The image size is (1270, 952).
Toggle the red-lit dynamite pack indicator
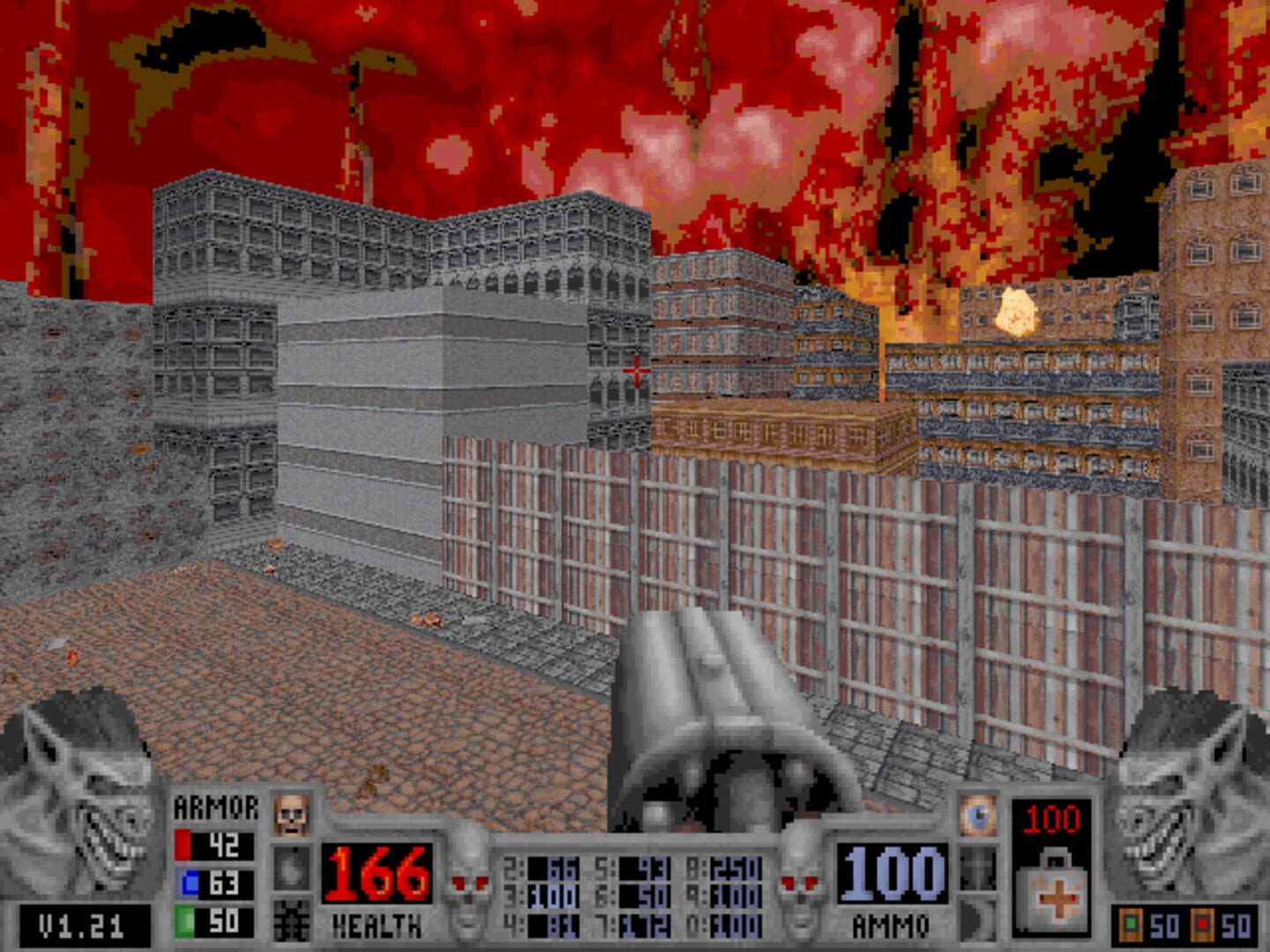[1202, 924]
